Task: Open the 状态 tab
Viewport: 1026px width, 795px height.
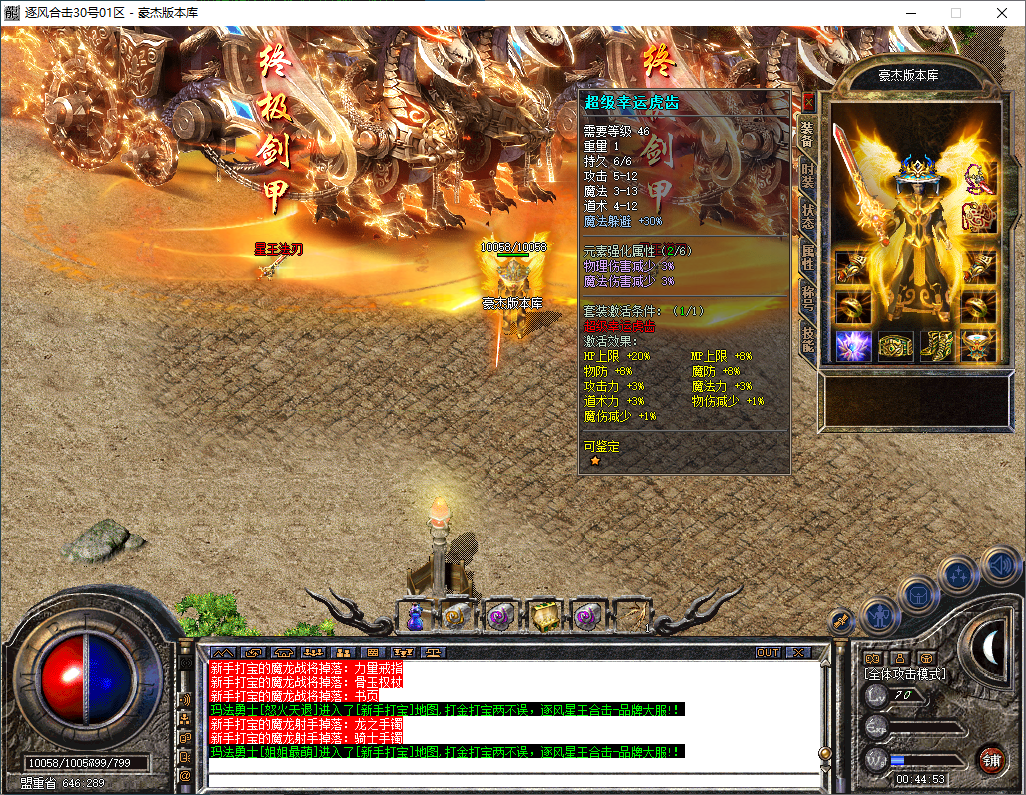Action: click(808, 213)
